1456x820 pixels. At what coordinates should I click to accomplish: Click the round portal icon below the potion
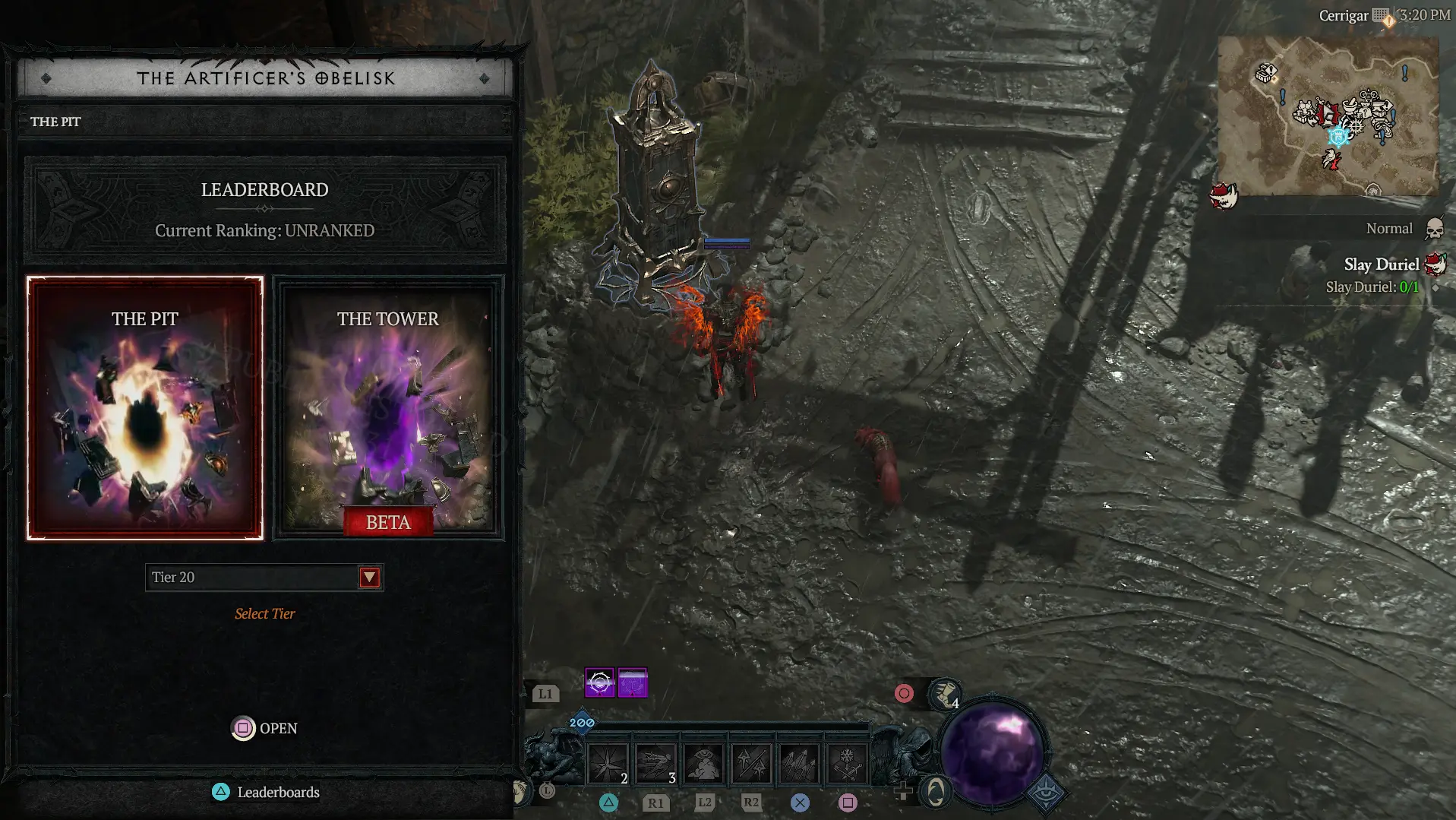[936, 792]
